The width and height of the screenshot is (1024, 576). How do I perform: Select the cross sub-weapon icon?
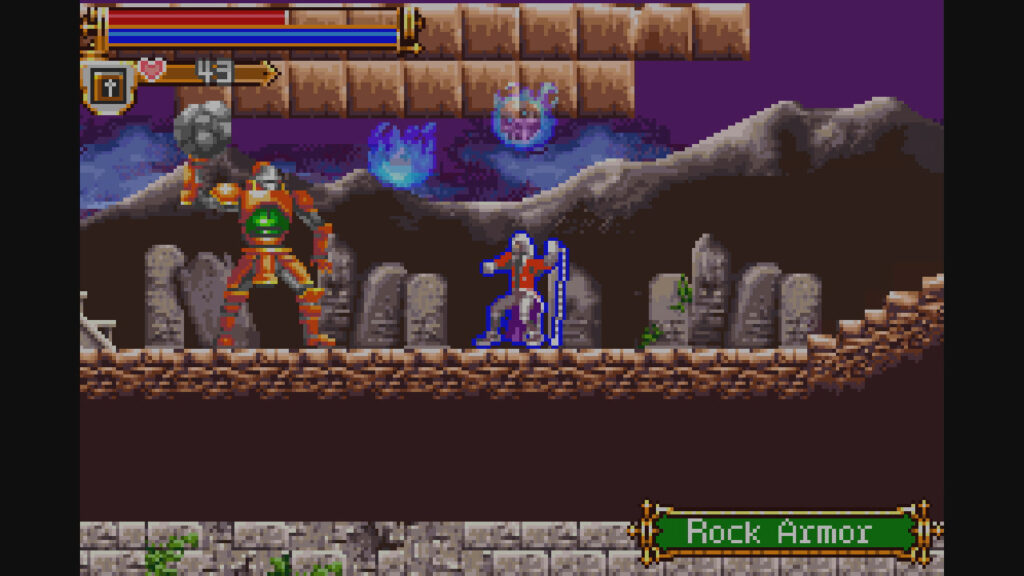(x=106, y=86)
